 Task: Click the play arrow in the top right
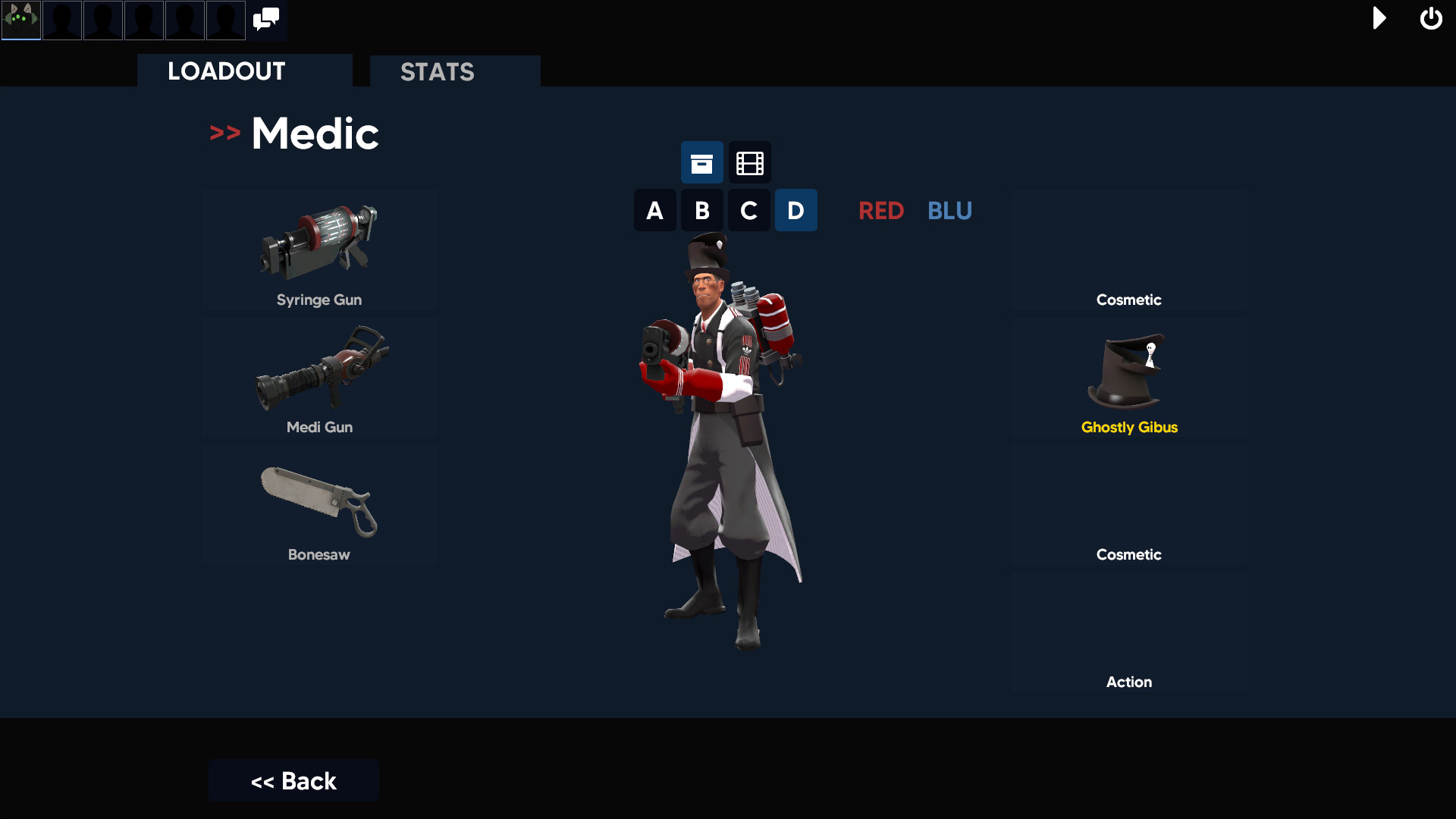[1379, 19]
